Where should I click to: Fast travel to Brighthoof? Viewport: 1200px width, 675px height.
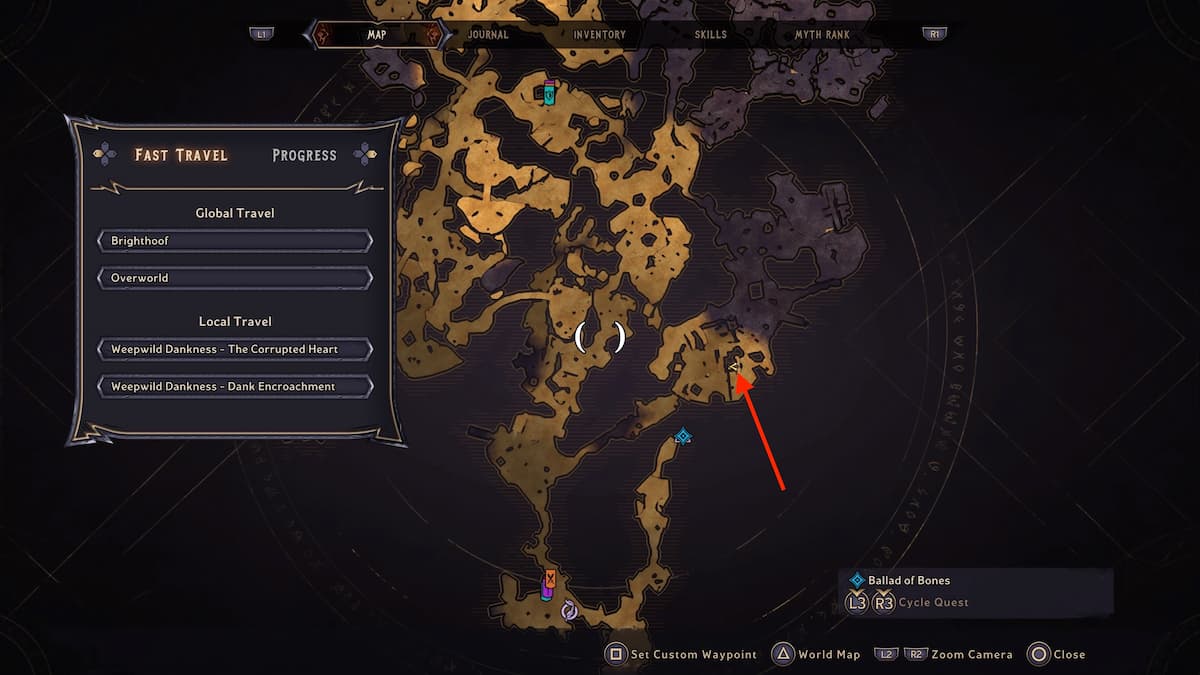coord(235,241)
